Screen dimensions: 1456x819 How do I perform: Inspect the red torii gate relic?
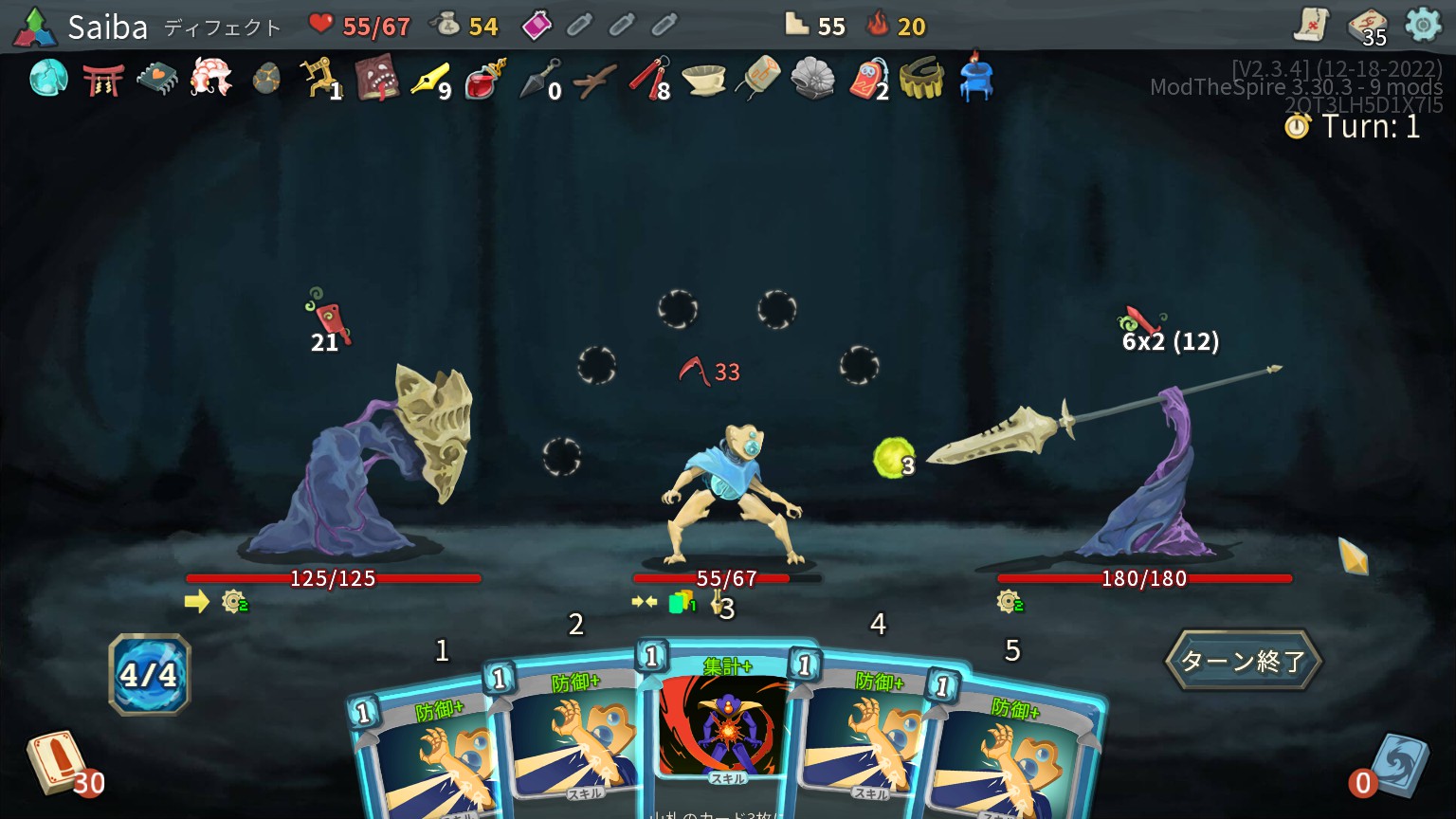click(x=103, y=79)
